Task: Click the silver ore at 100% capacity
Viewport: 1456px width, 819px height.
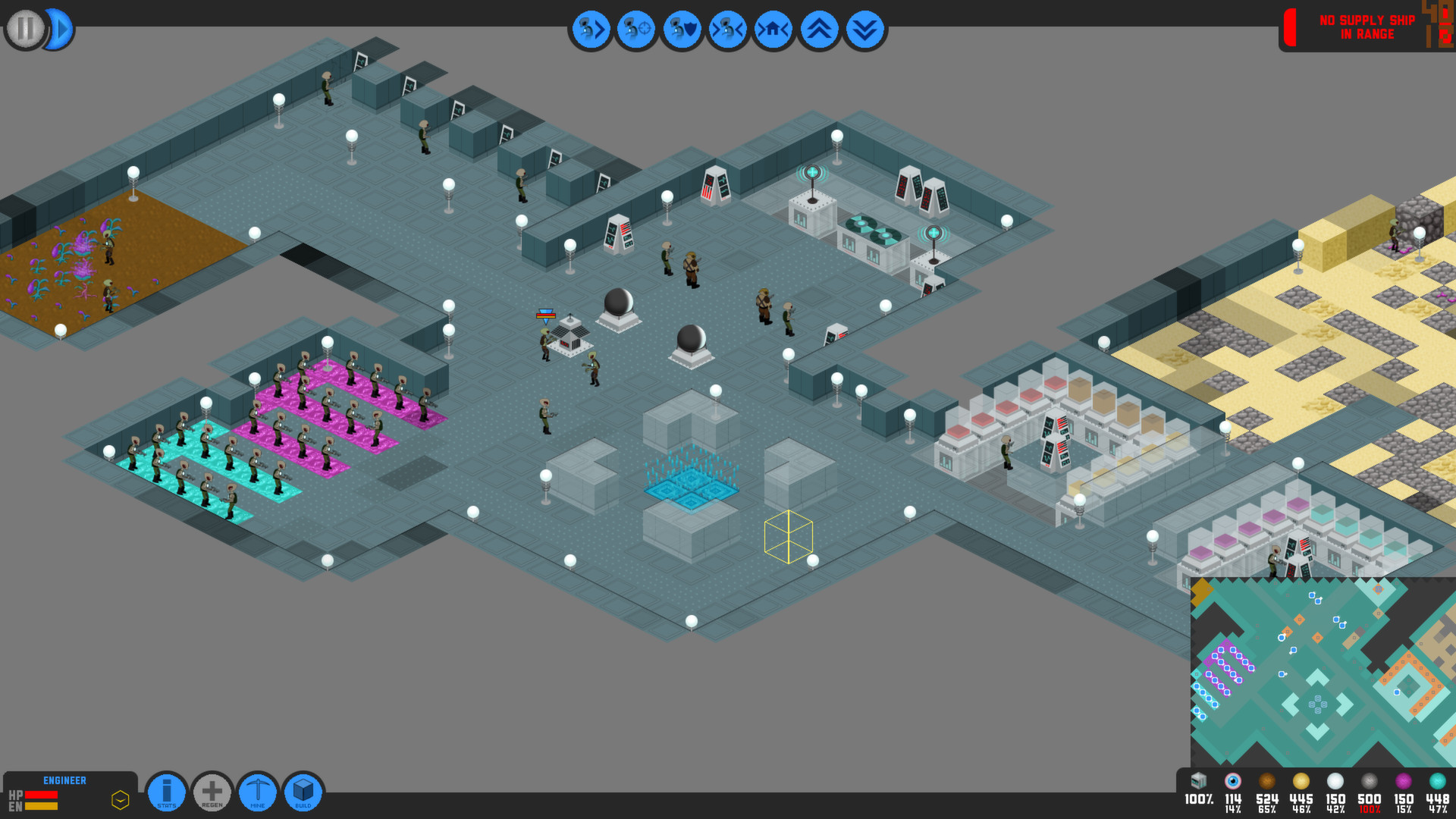Action: tap(1369, 781)
